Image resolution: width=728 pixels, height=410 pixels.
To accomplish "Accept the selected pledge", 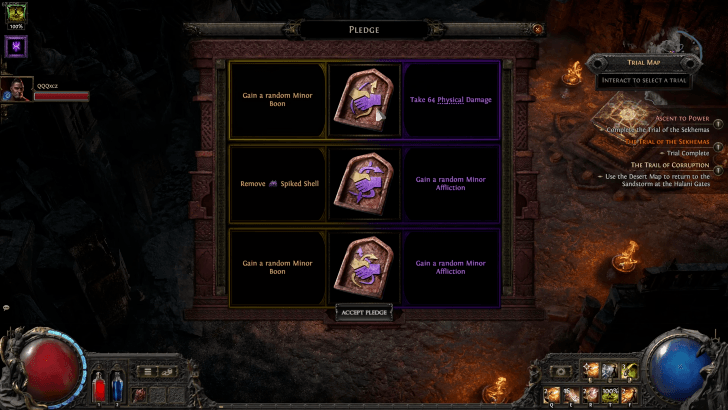I will point(363,313).
